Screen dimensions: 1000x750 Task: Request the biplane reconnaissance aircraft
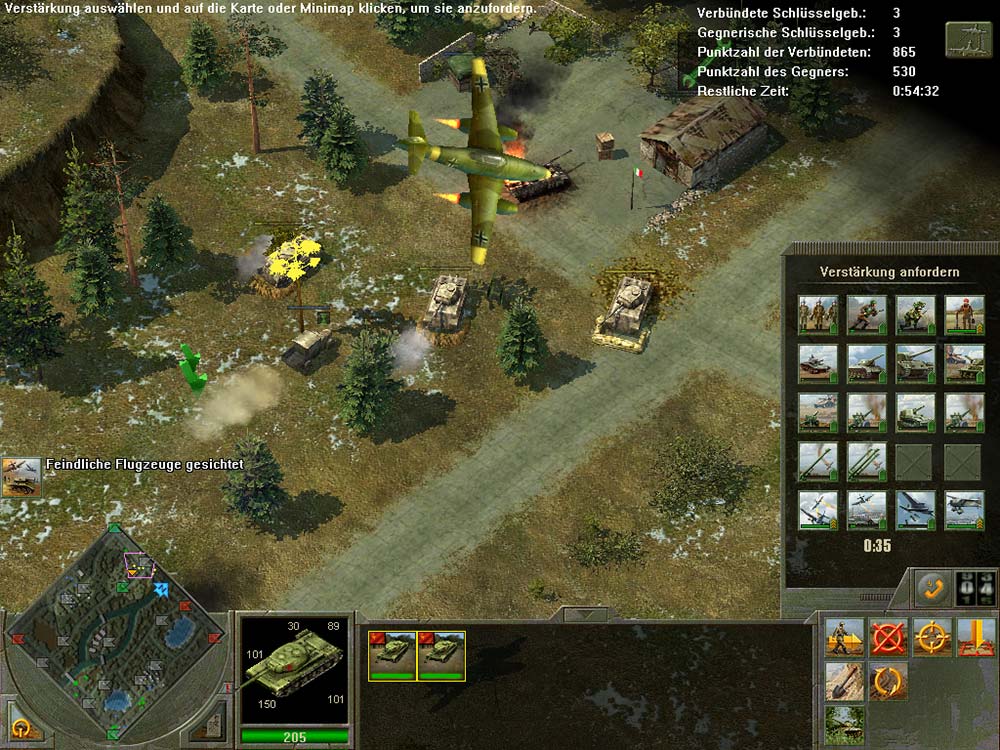[964, 509]
